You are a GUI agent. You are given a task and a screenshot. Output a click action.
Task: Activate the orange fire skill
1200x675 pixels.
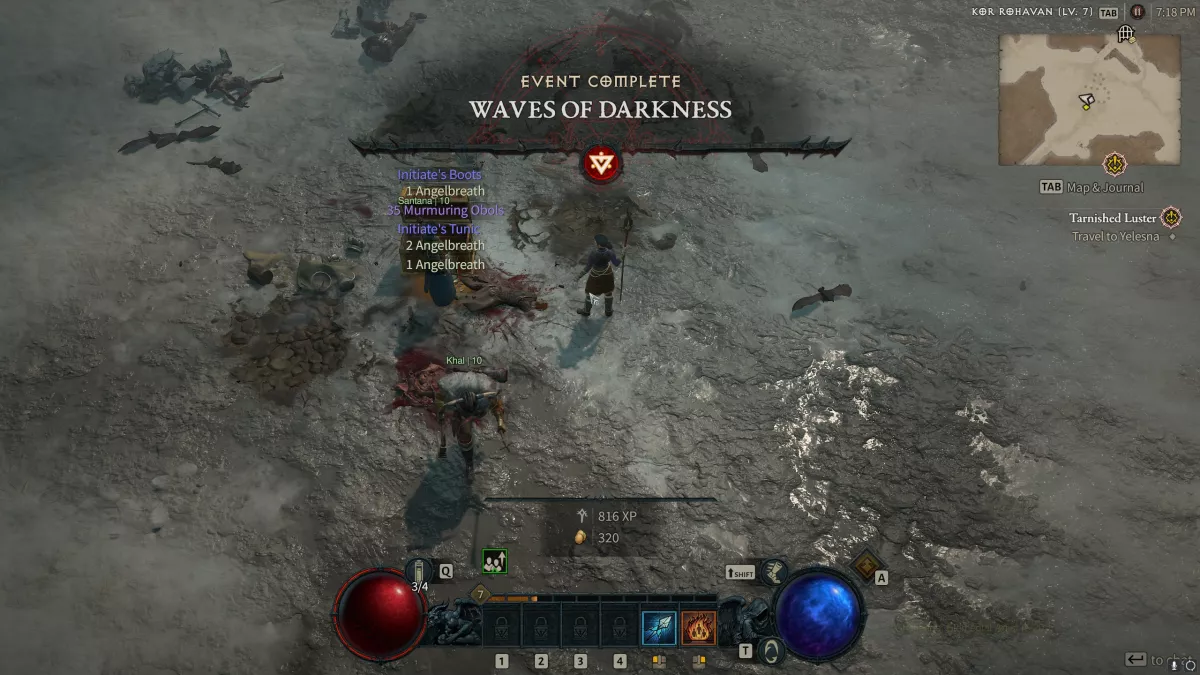(699, 627)
